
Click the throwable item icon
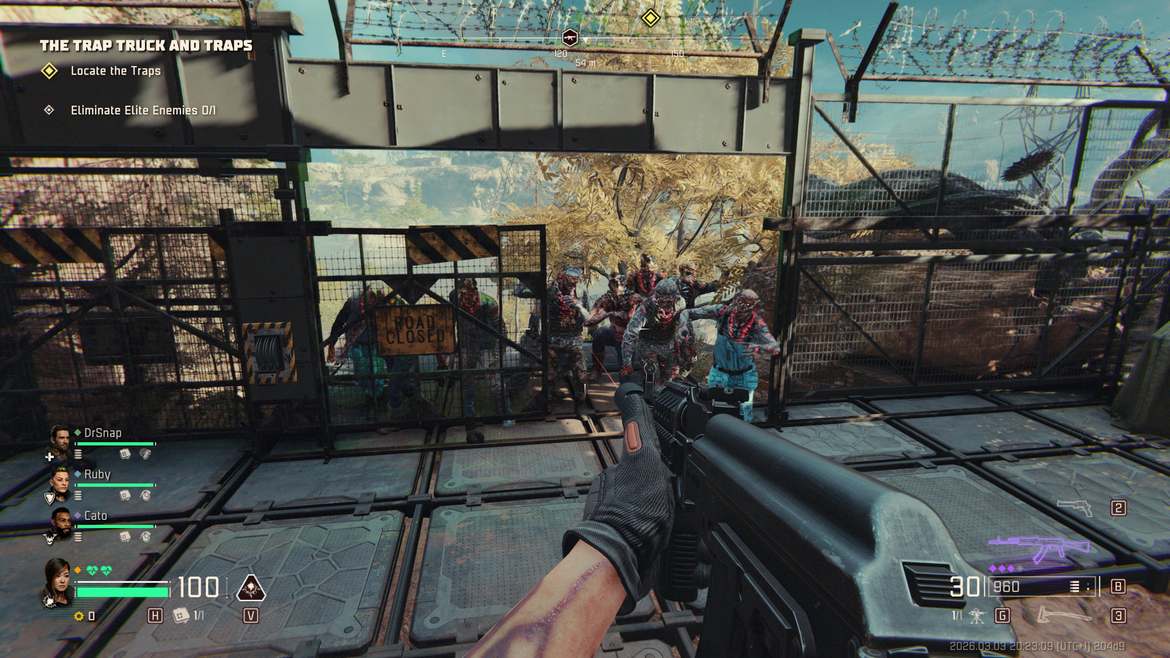(977, 615)
